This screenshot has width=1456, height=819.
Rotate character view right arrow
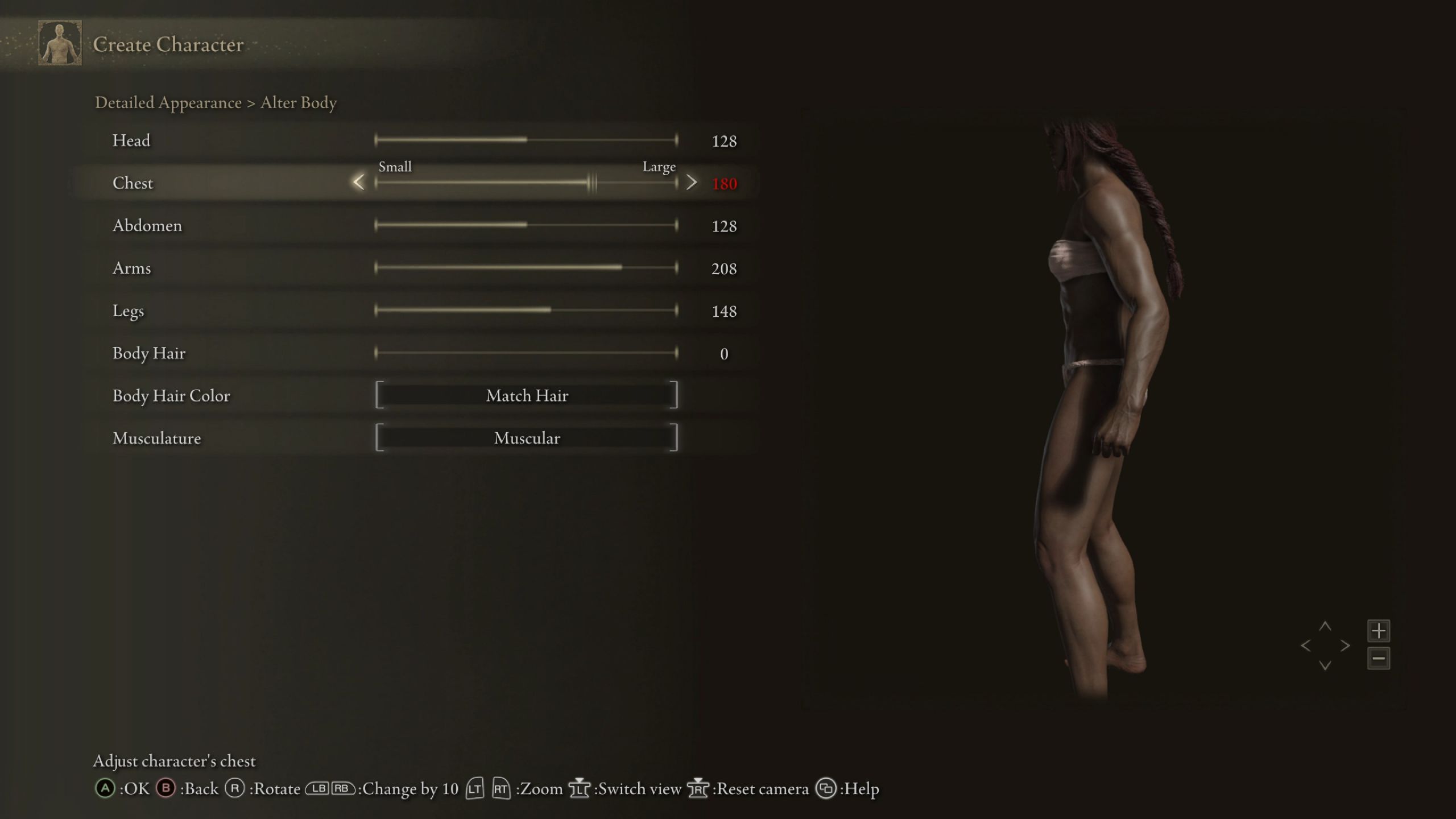(1345, 646)
